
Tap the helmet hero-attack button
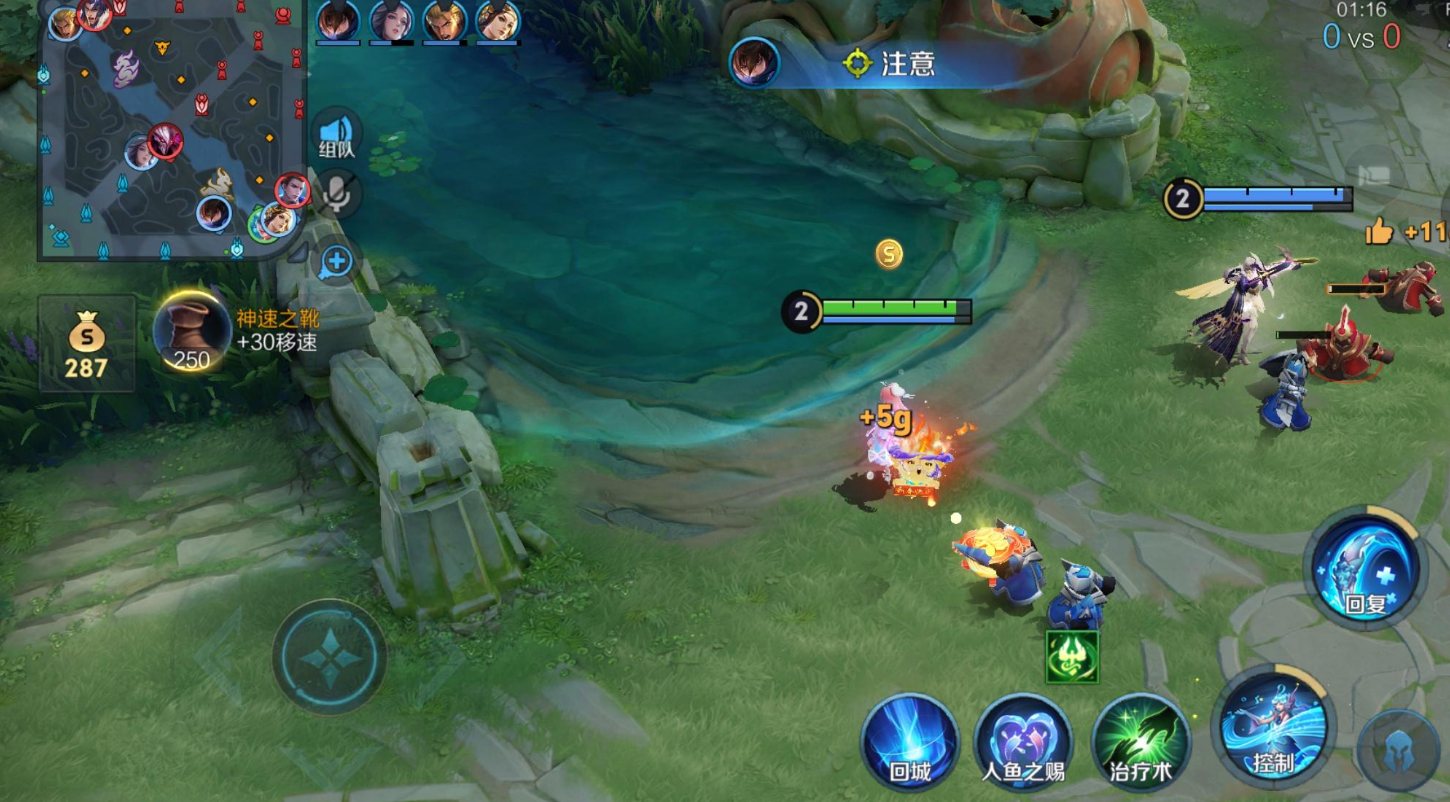point(1398,752)
